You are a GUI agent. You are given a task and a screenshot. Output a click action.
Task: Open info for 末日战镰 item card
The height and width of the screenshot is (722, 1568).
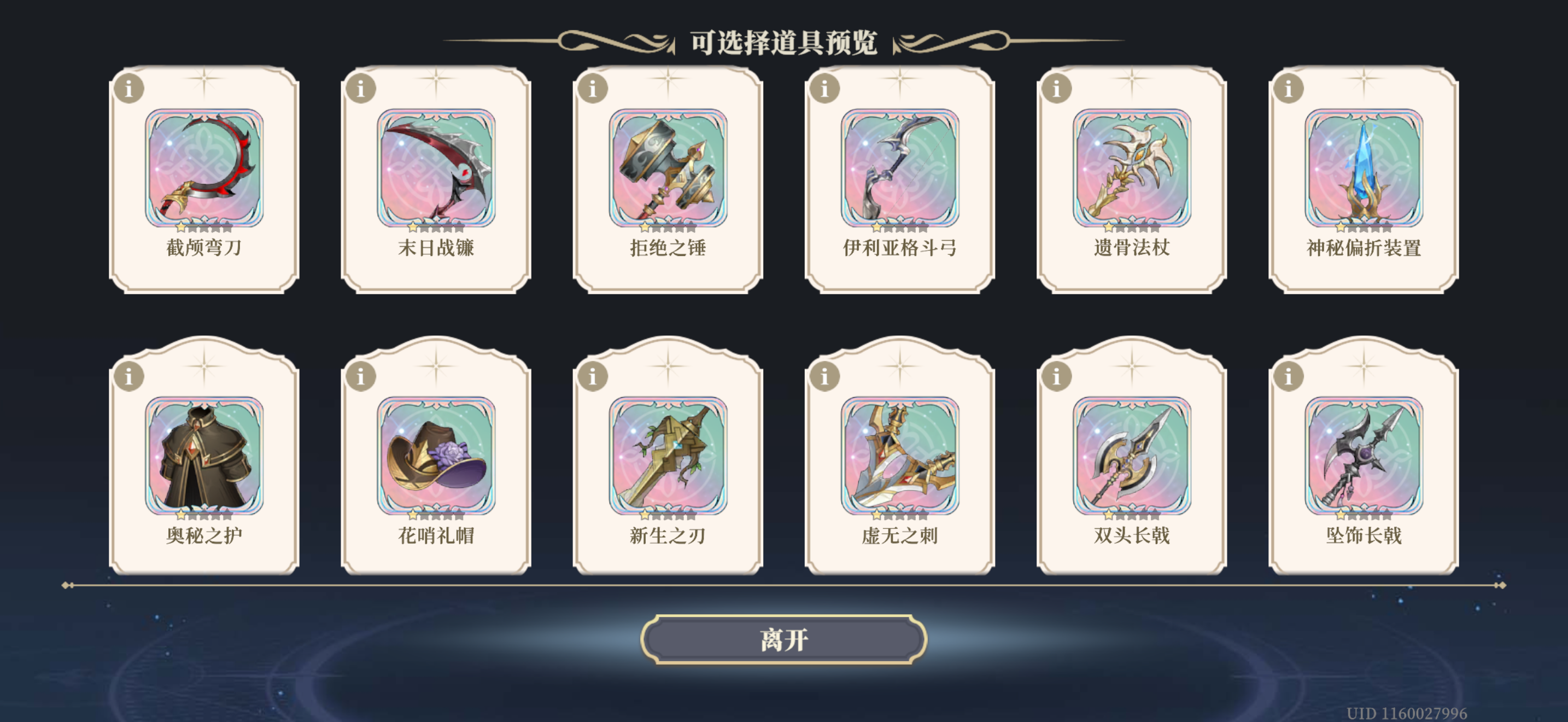(361, 89)
